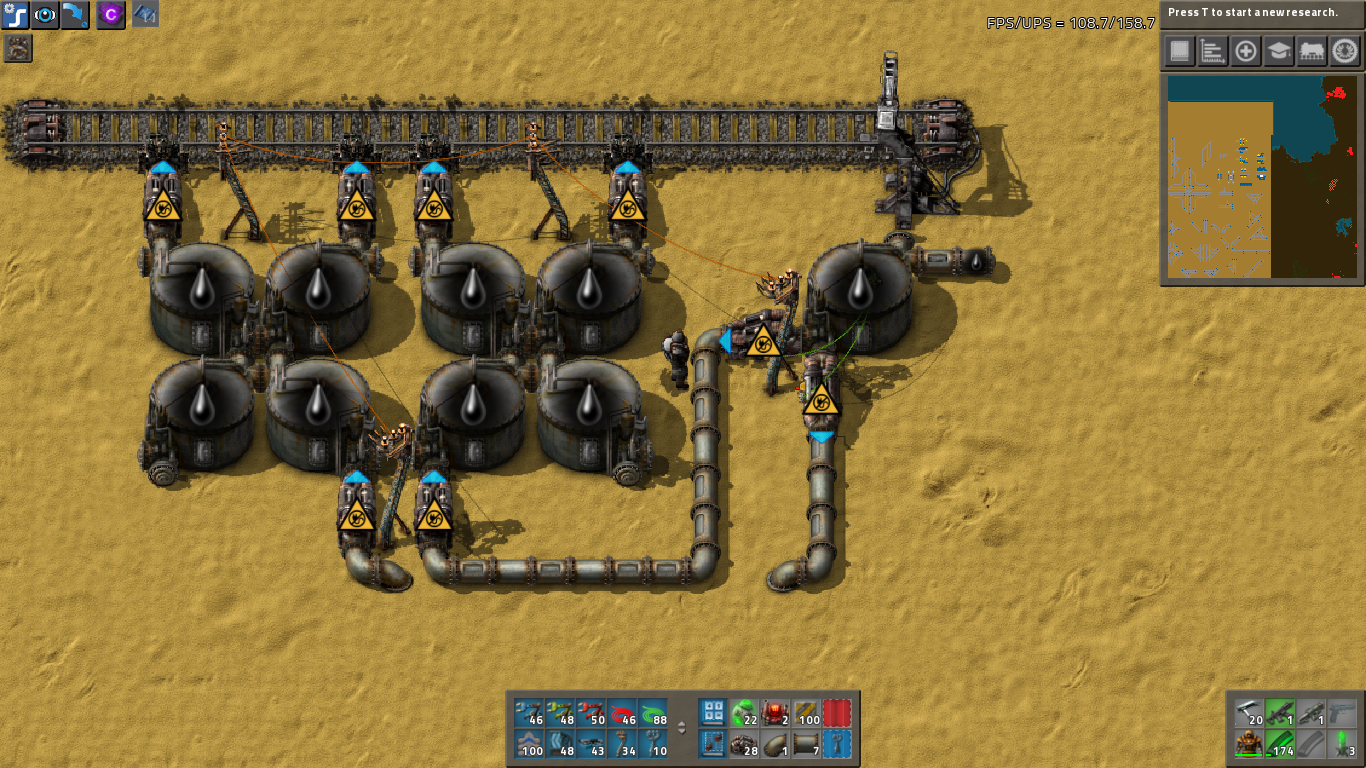Select the straight pipe slot with 7

[x=806, y=745]
